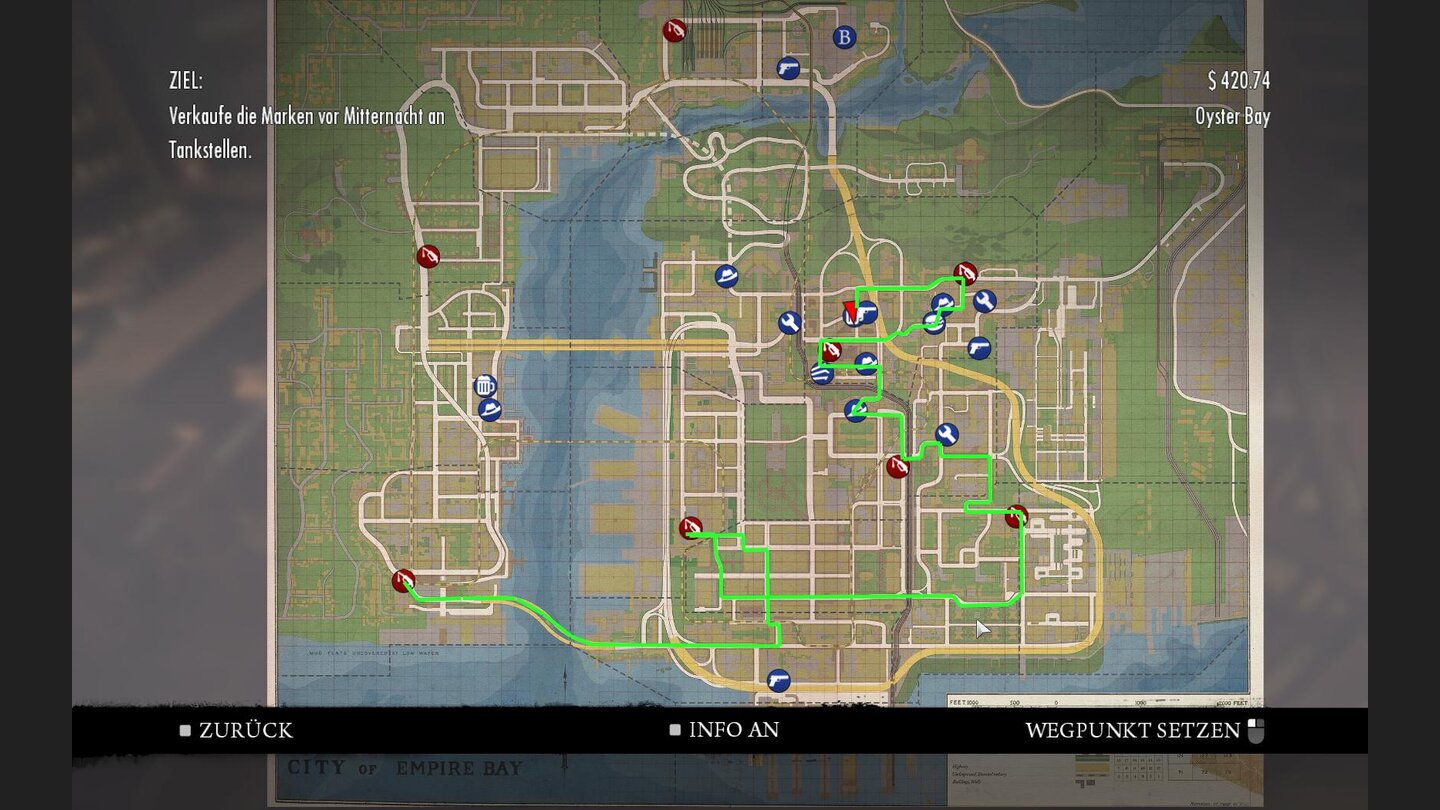The image size is (1440, 810).
Task: Click the ferry boat icon along the rail line
Action: pos(821,373)
